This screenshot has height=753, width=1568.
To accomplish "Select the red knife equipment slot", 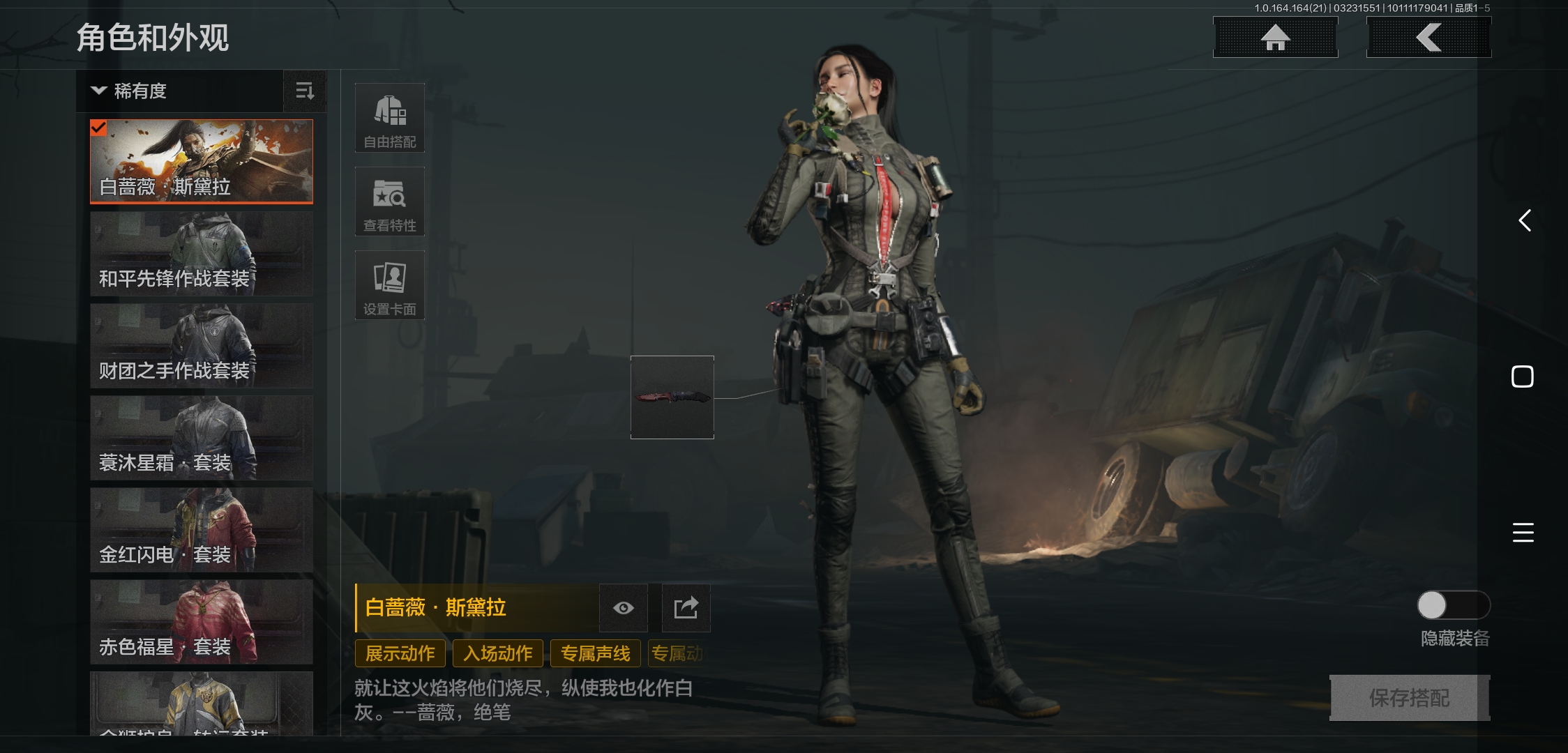I will 672,397.
